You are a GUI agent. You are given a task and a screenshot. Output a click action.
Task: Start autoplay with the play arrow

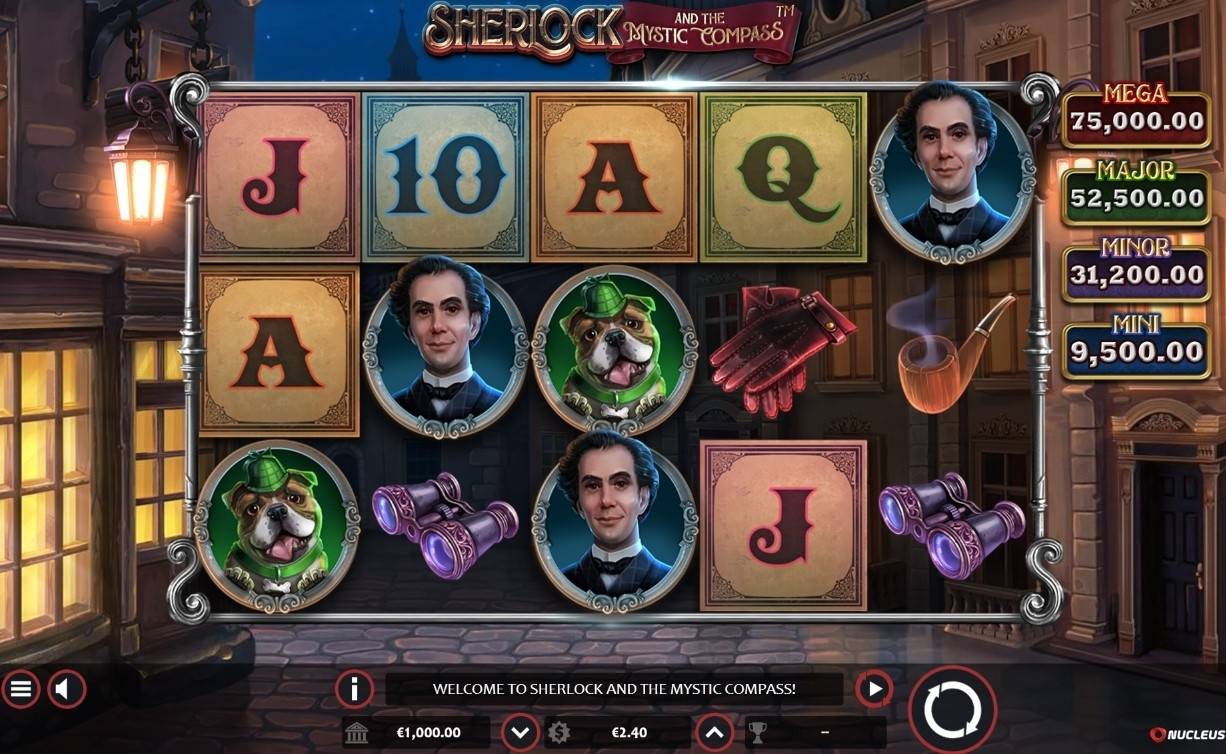click(x=874, y=689)
